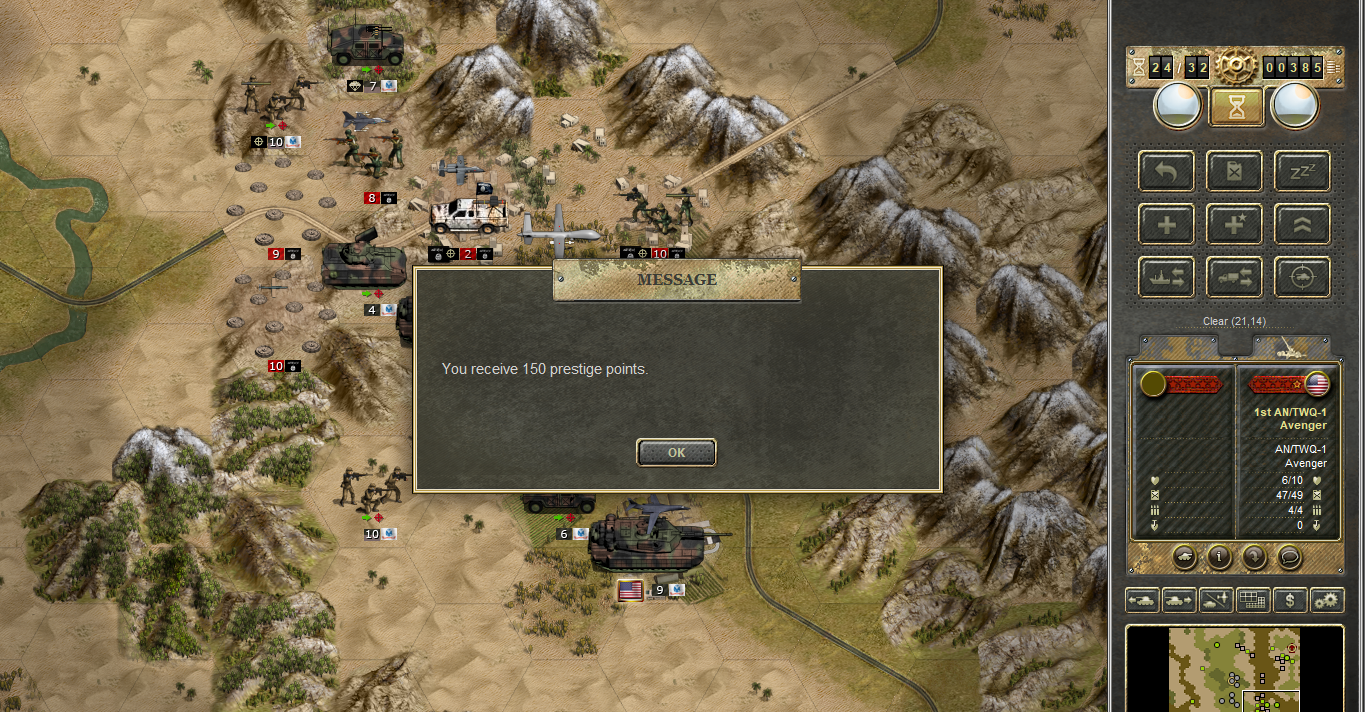
Task: Open the unit info round button
Action: pos(1219,556)
